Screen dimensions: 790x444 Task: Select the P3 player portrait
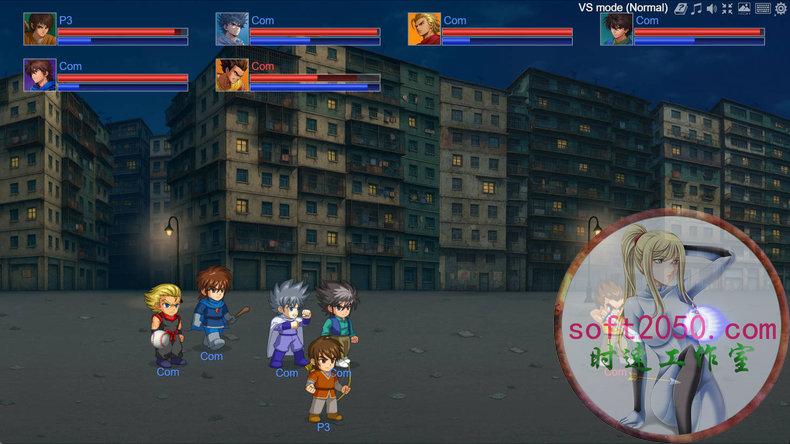(40, 29)
